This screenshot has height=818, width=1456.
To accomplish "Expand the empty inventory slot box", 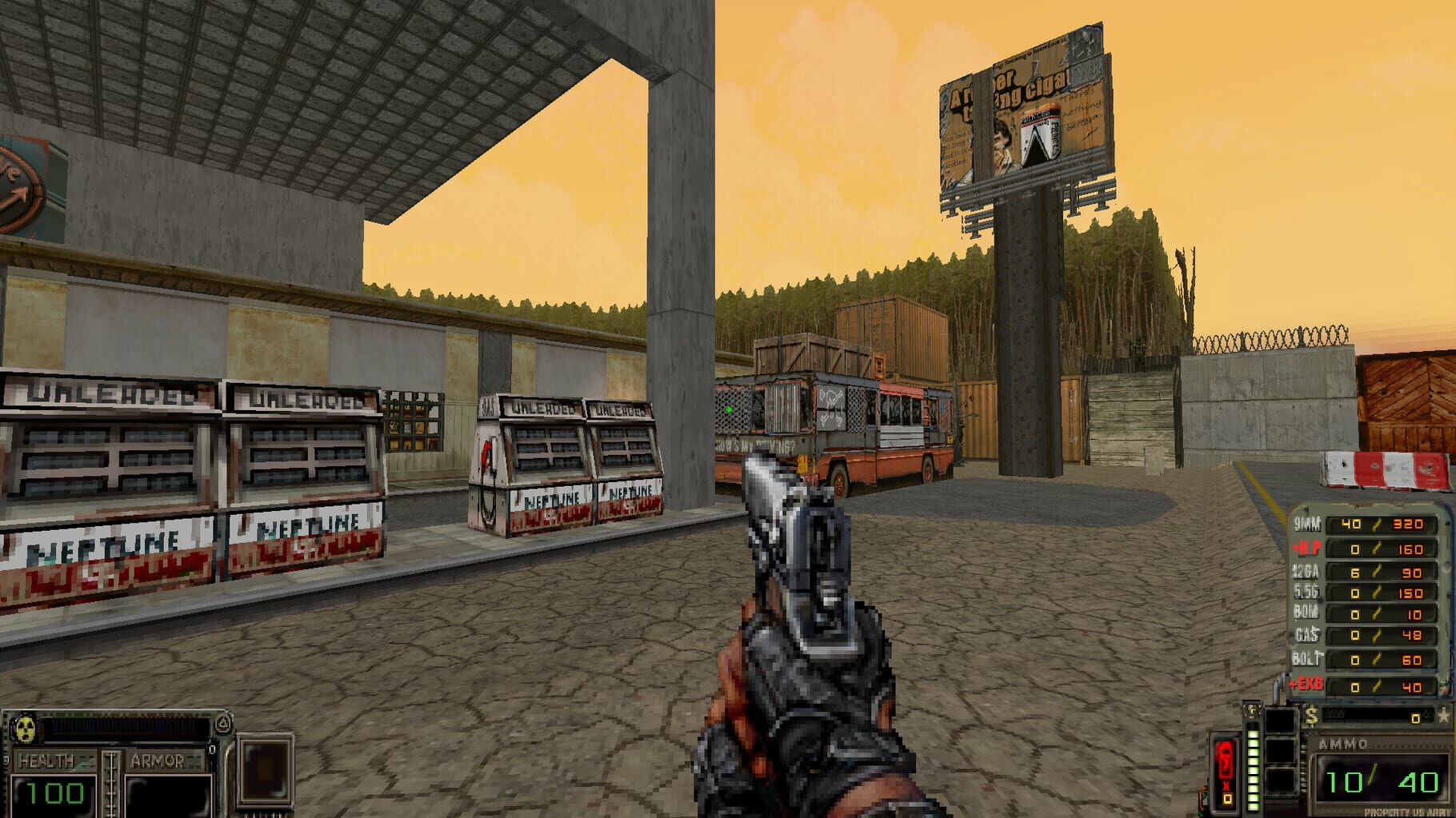I will click(266, 770).
